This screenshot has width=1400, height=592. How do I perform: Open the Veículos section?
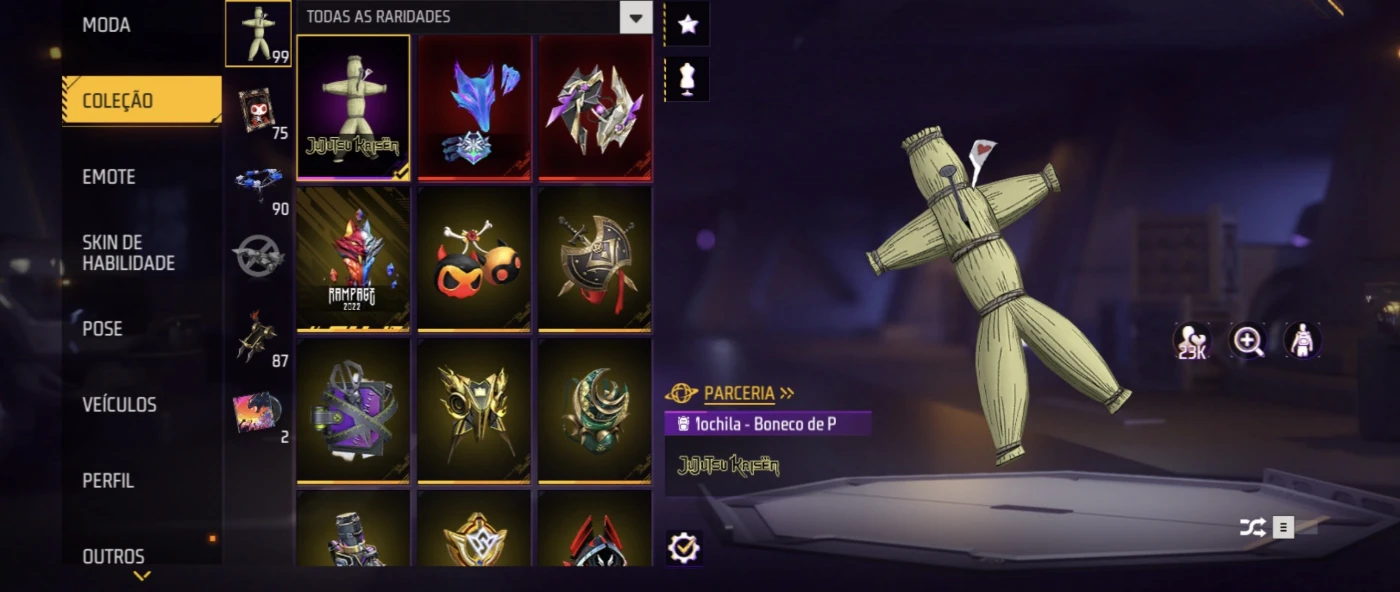(119, 405)
